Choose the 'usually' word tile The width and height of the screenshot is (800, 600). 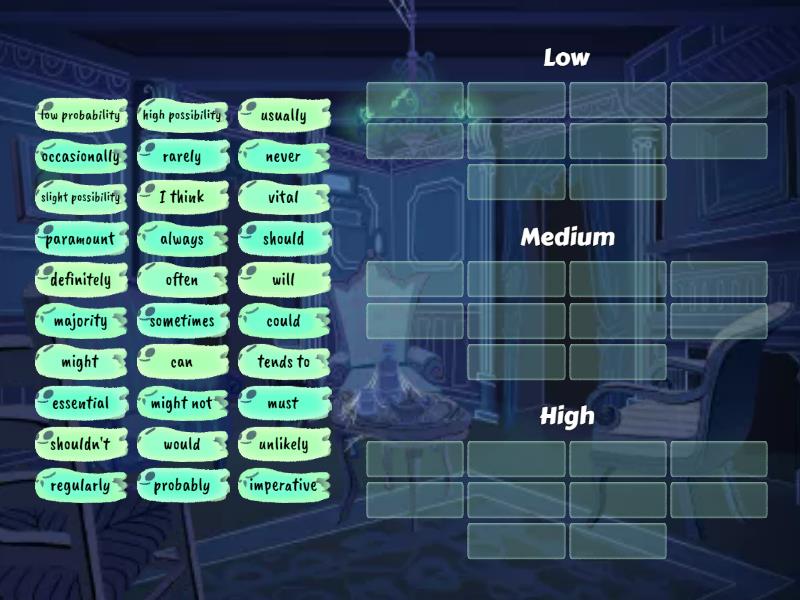284,115
